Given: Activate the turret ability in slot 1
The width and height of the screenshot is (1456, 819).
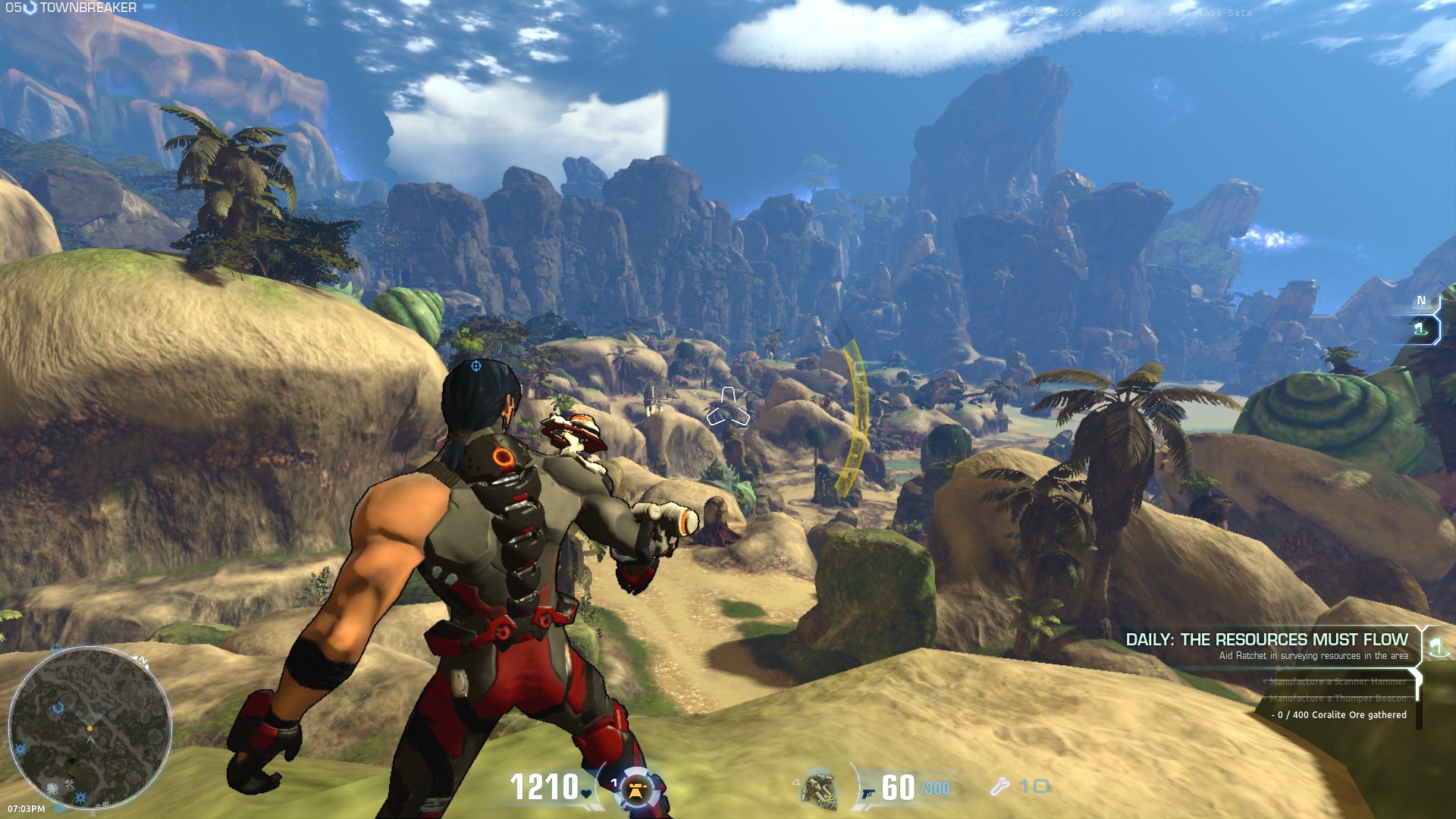Looking at the screenshot, I should pyautogui.click(x=636, y=790).
